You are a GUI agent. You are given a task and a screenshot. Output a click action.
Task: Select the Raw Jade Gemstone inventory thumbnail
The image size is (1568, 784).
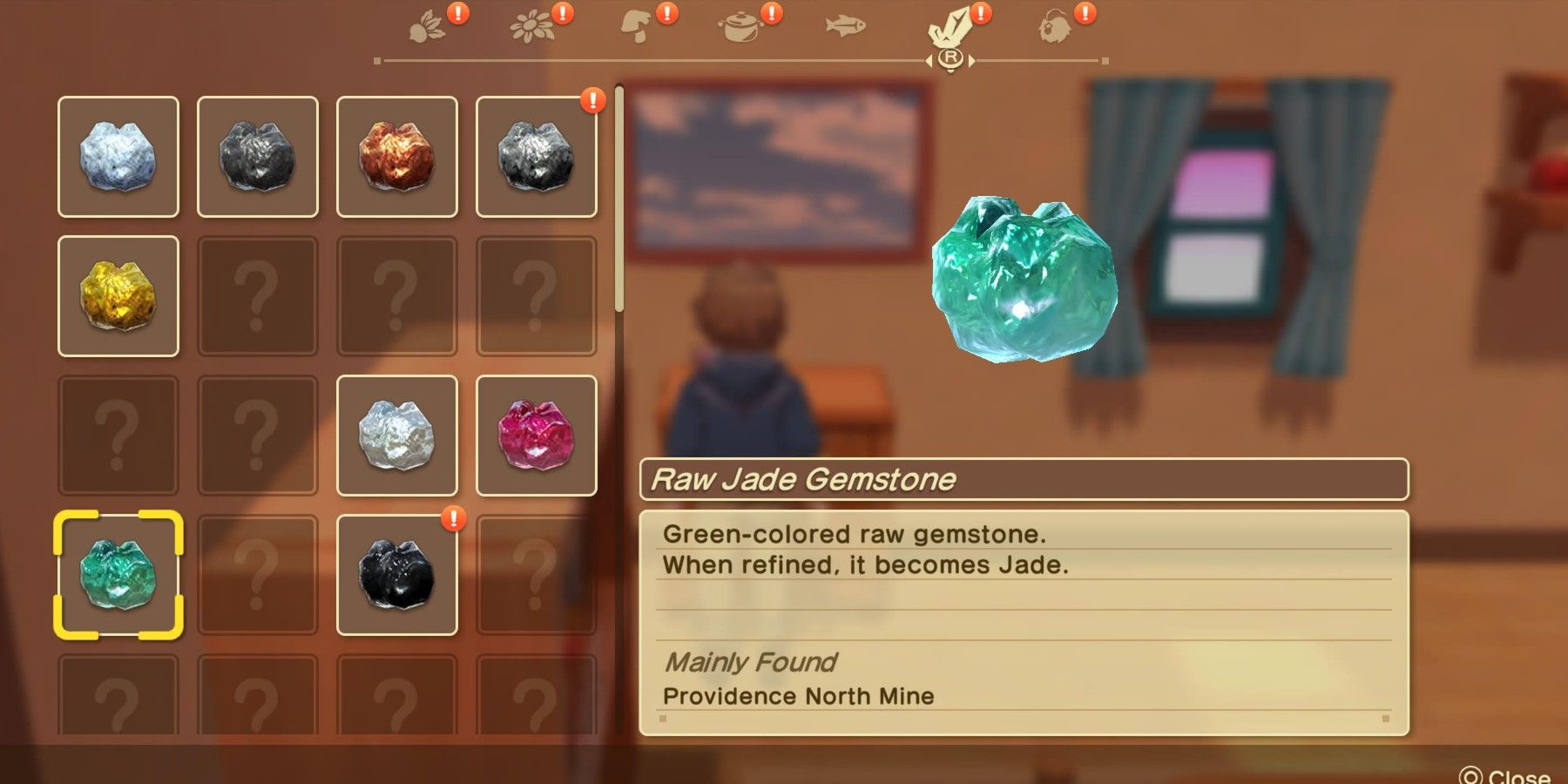click(x=119, y=575)
